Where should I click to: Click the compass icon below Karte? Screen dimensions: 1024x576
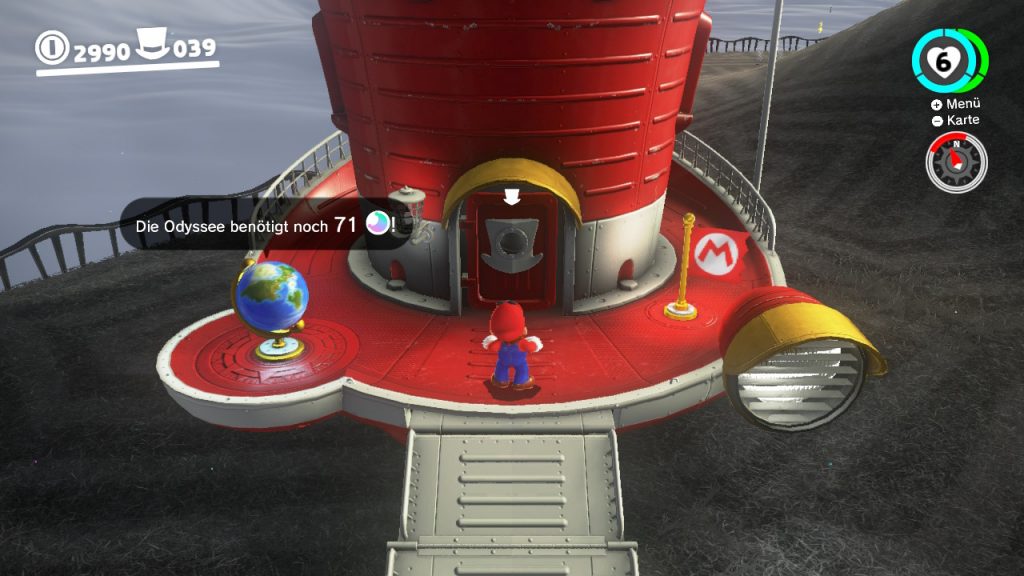pos(955,163)
